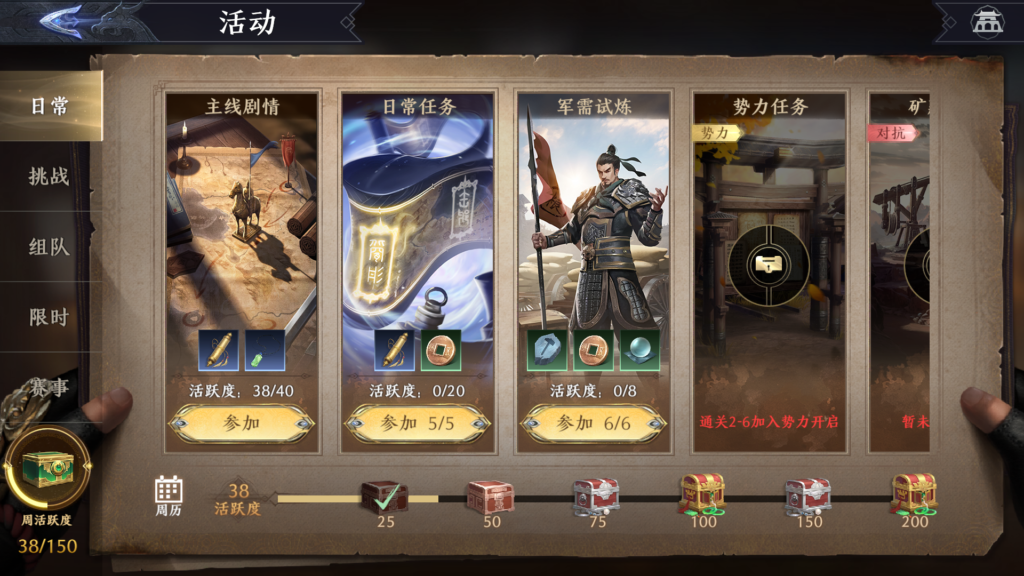Open the pavilion home icon

pos(987,21)
